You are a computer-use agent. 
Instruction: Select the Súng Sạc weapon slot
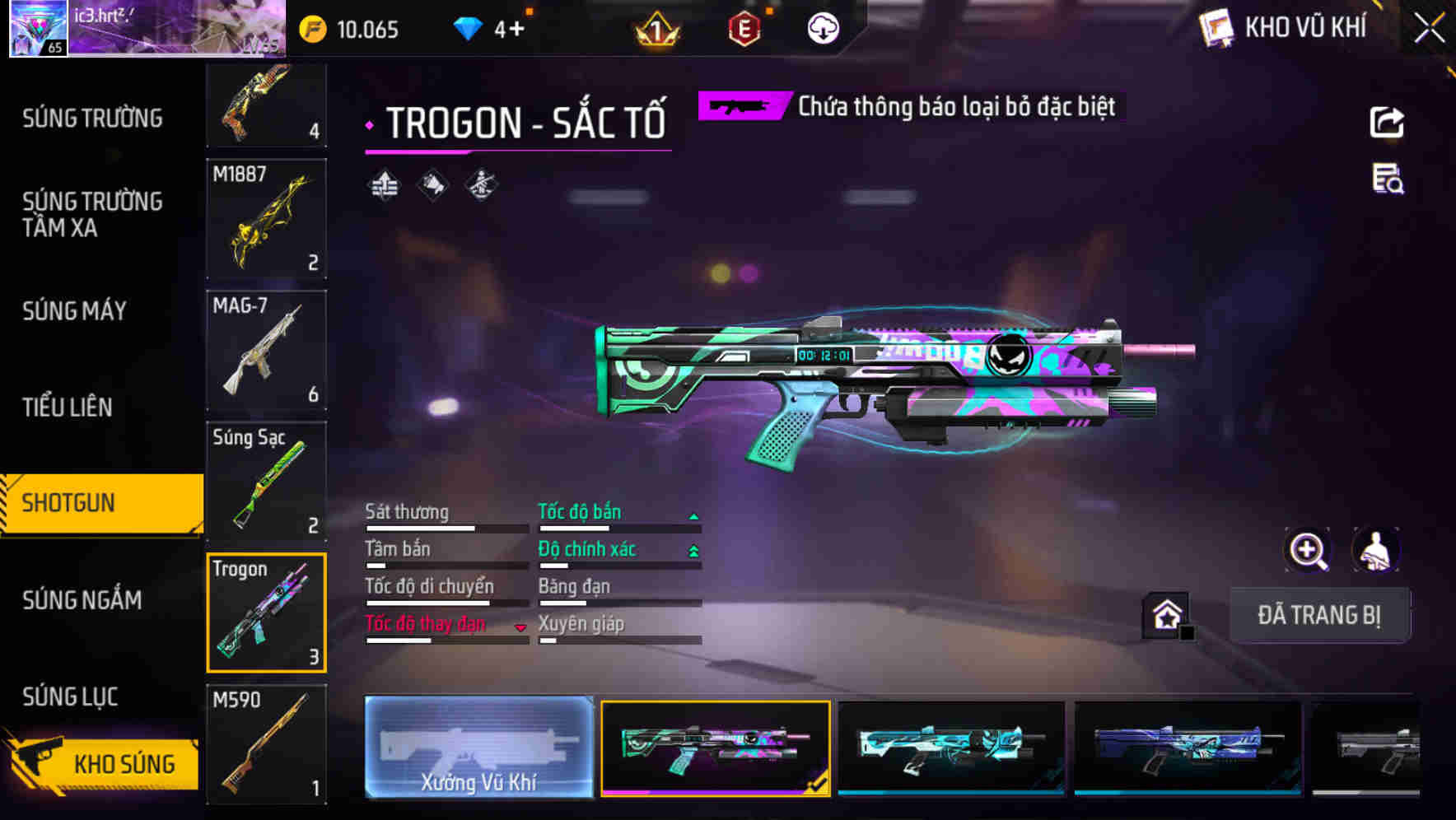tap(266, 481)
